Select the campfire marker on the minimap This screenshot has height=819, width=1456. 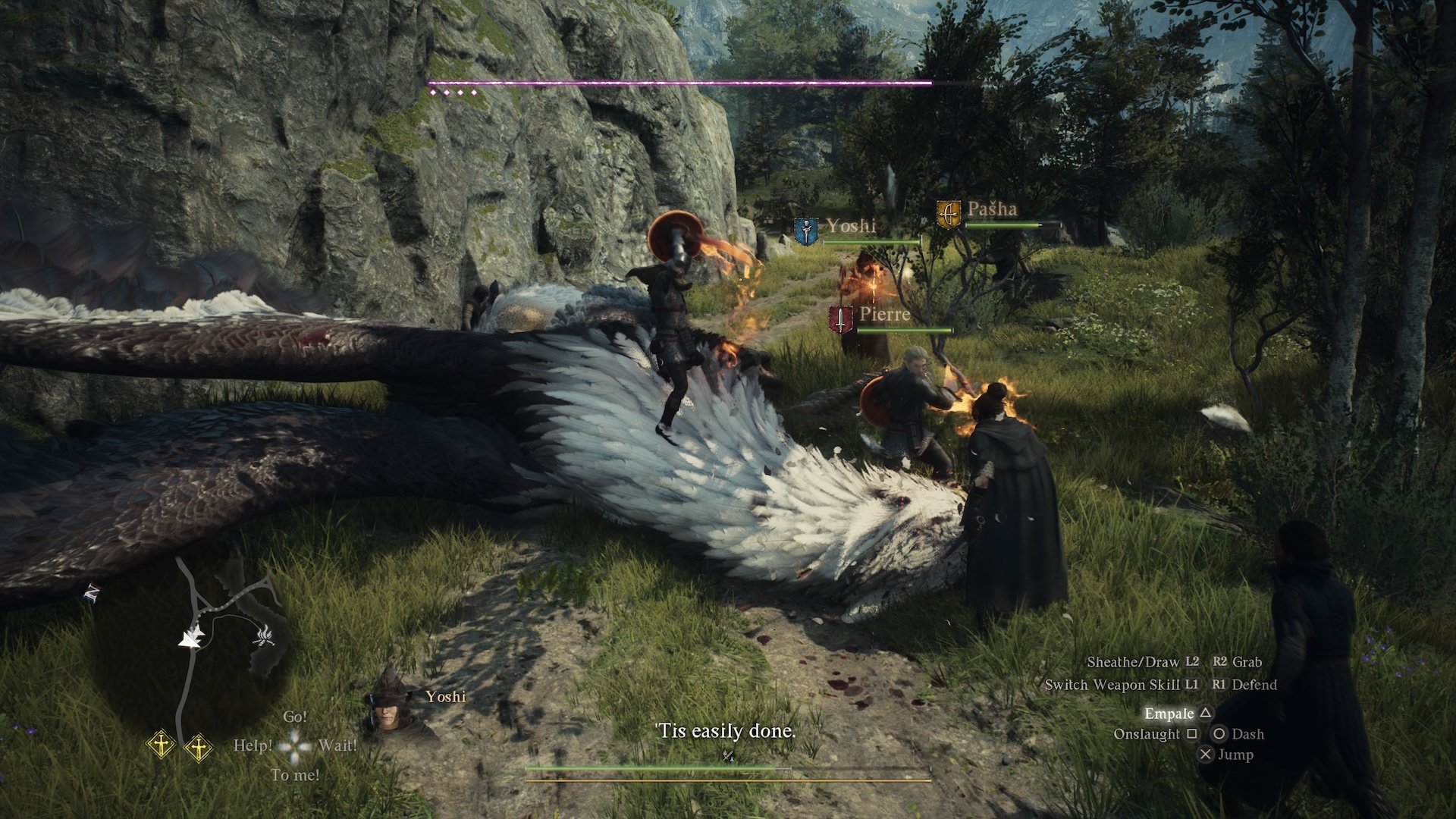[264, 635]
